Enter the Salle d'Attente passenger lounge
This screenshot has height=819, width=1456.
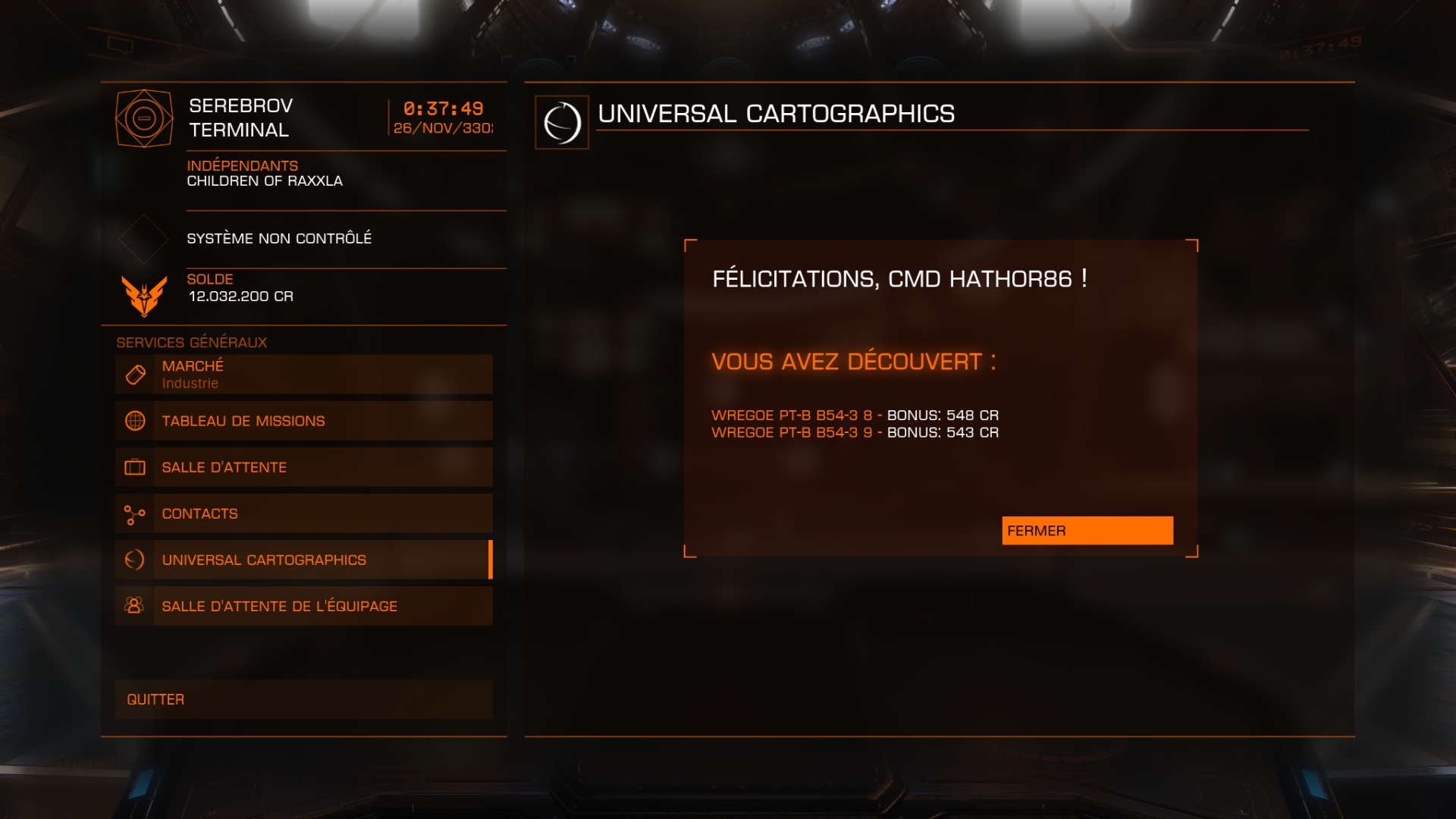click(303, 467)
